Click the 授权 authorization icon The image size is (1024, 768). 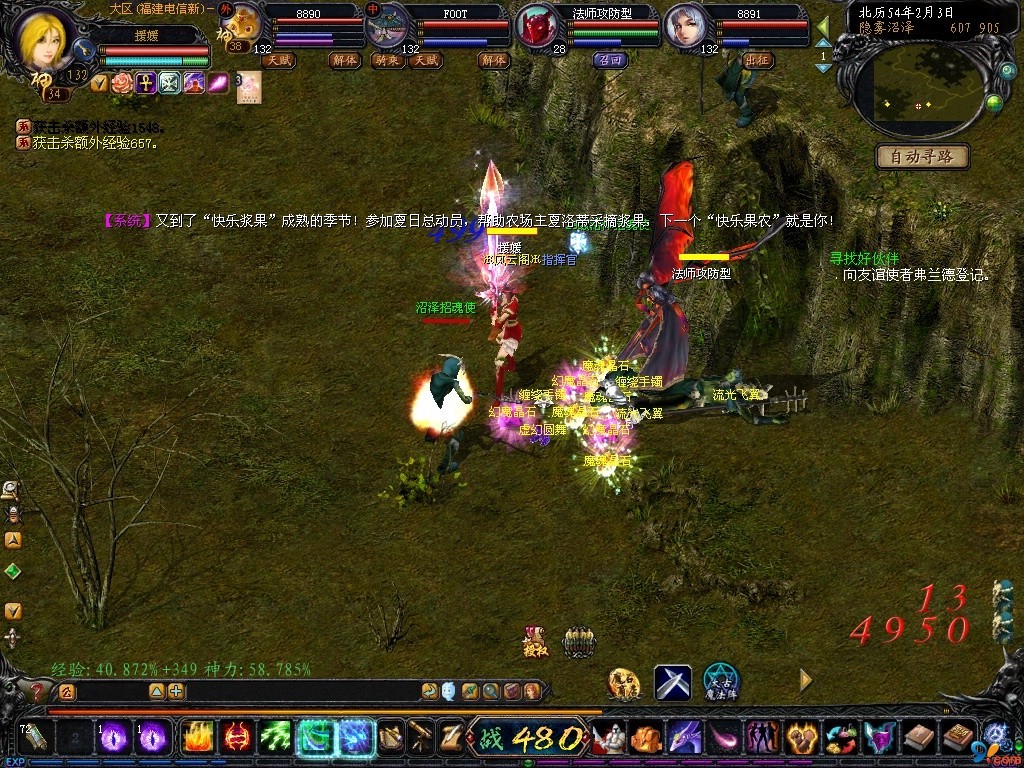pyautogui.click(x=536, y=641)
